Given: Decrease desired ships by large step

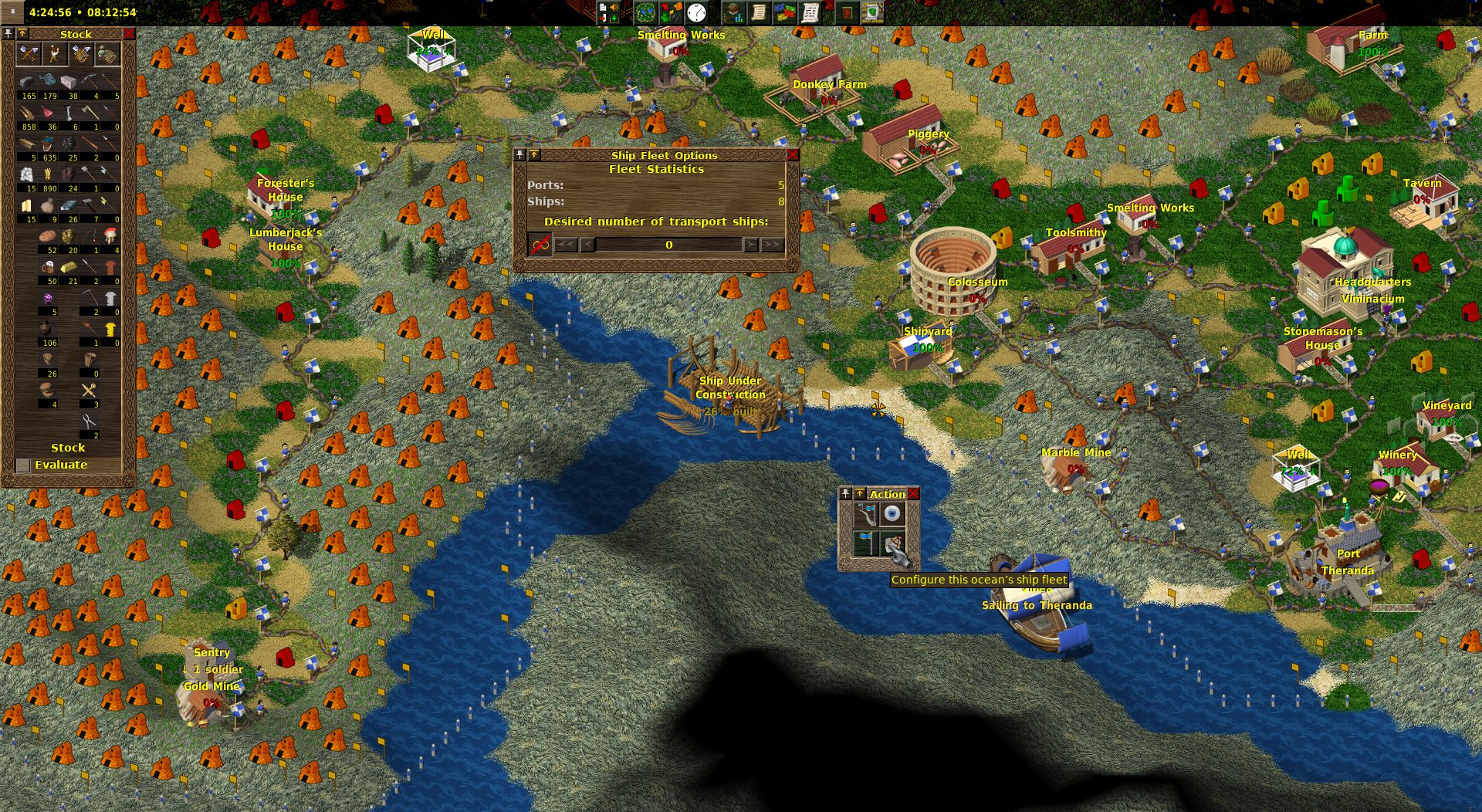Looking at the screenshot, I should (566, 245).
